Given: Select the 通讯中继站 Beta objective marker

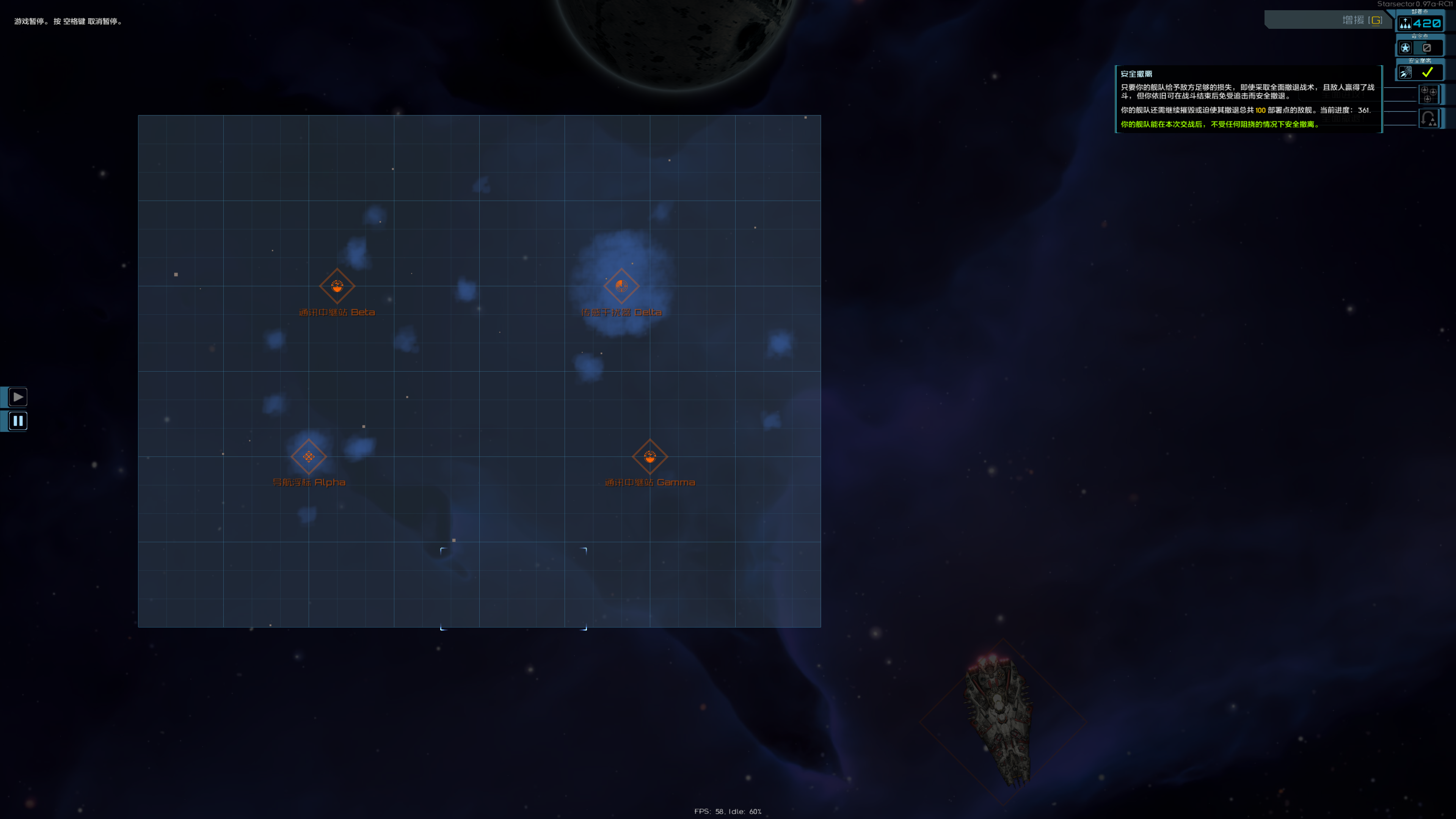Looking at the screenshot, I should pos(337,286).
